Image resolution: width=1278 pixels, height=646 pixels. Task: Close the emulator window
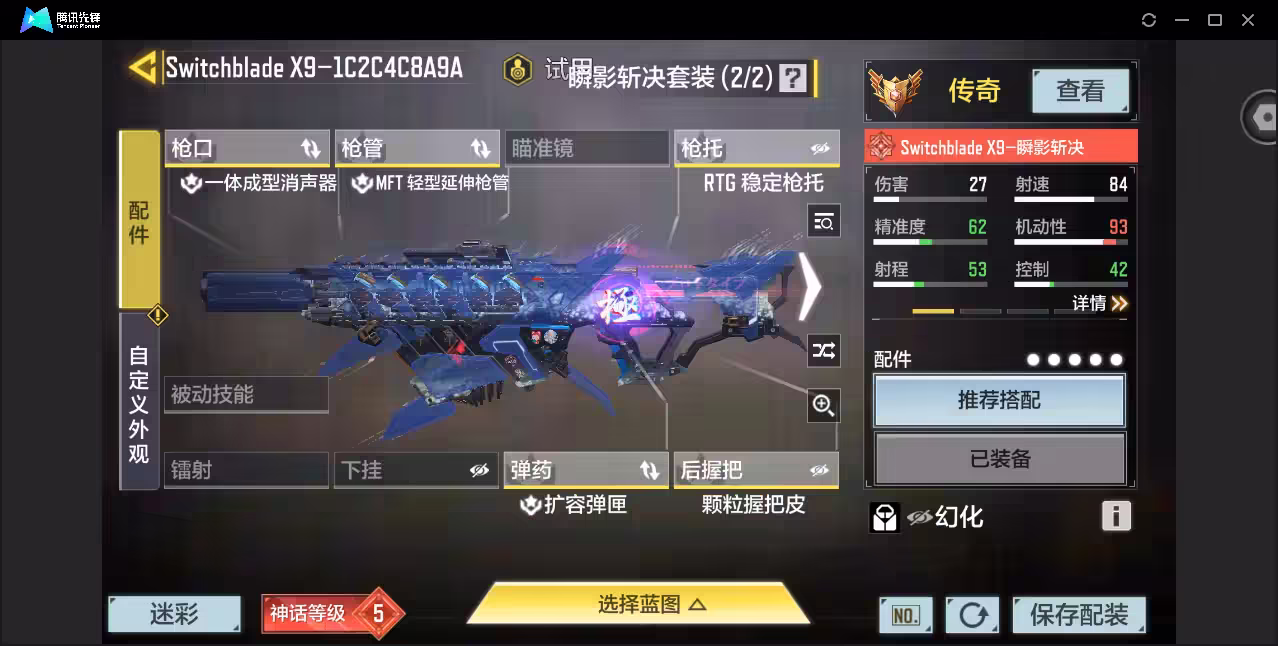pos(1248,20)
